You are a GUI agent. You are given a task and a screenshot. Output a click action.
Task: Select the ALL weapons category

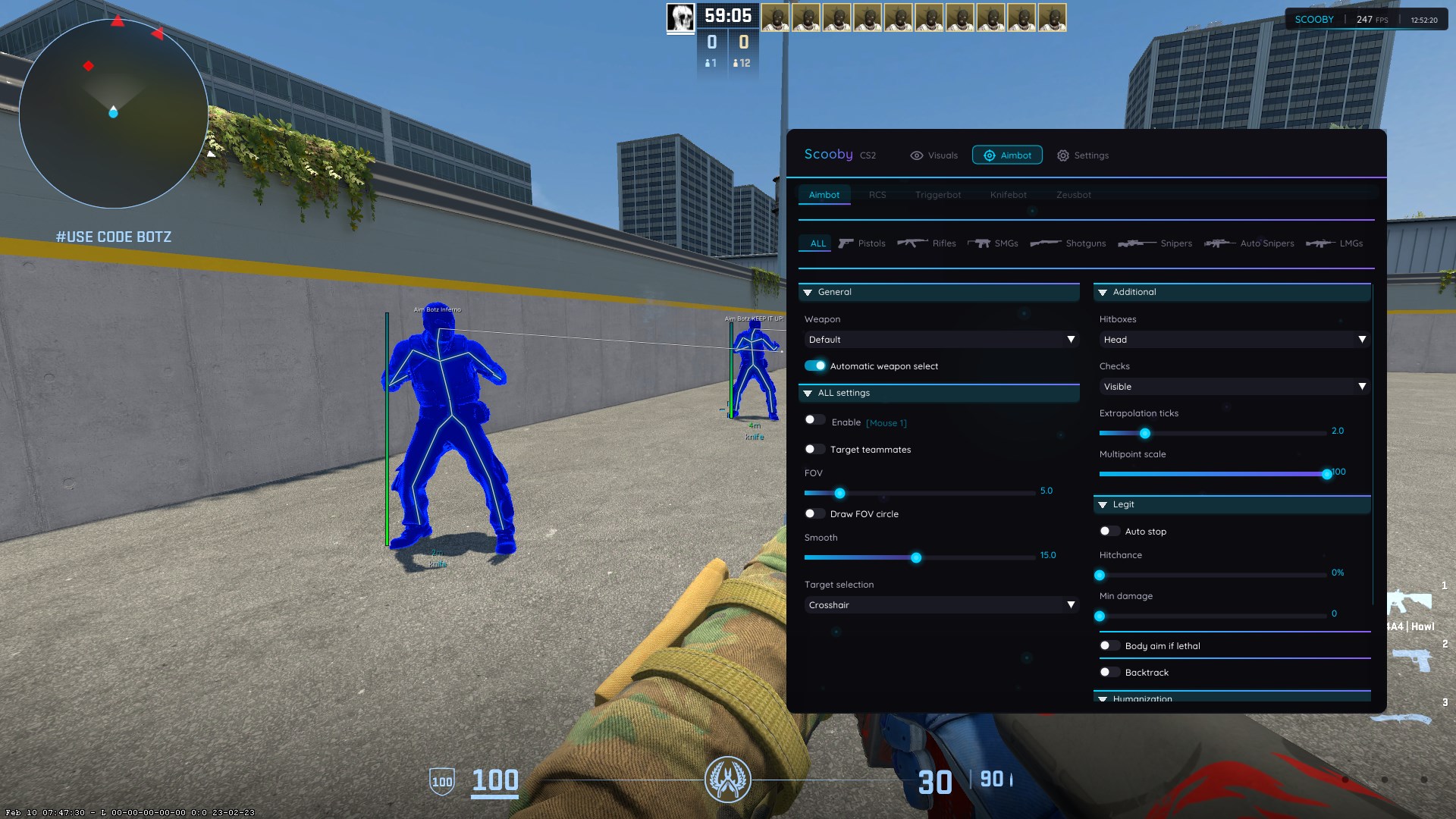tap(816, 243)
